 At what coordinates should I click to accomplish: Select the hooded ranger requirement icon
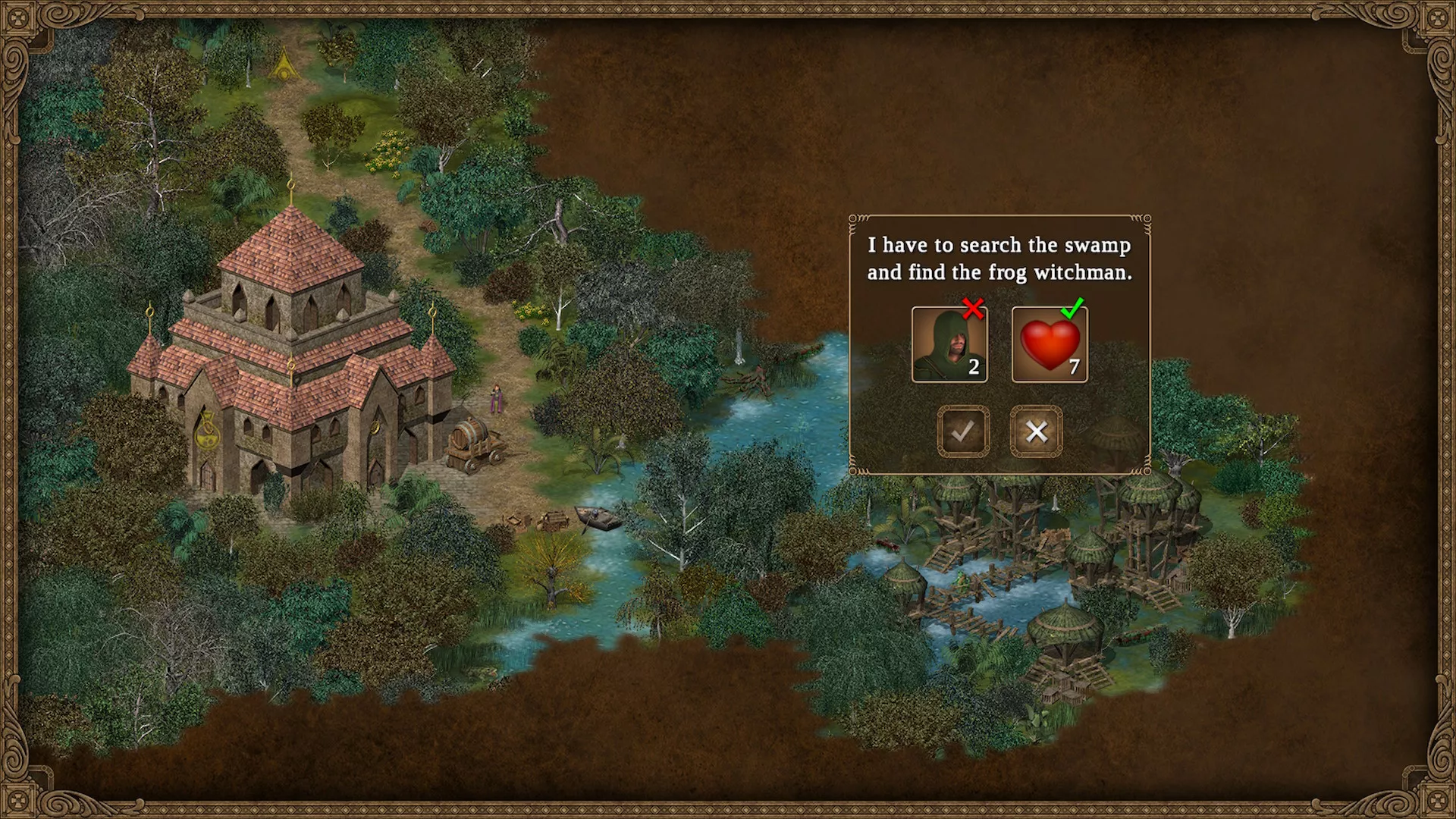pos(949,344)
